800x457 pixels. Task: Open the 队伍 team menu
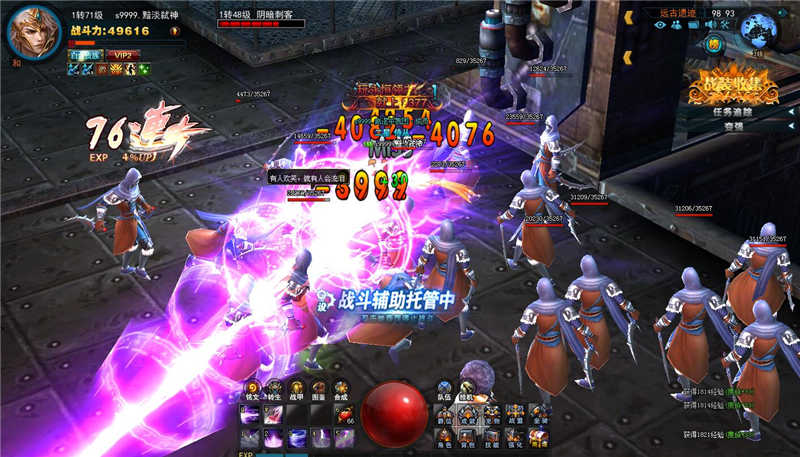[444, 388]
